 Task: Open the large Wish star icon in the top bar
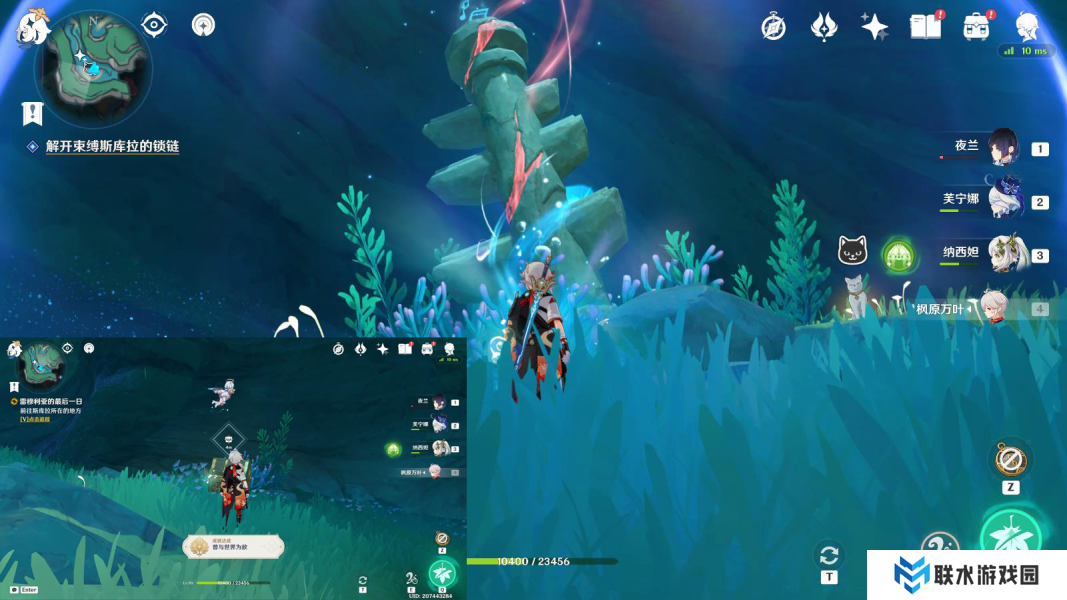coord(875,27)
